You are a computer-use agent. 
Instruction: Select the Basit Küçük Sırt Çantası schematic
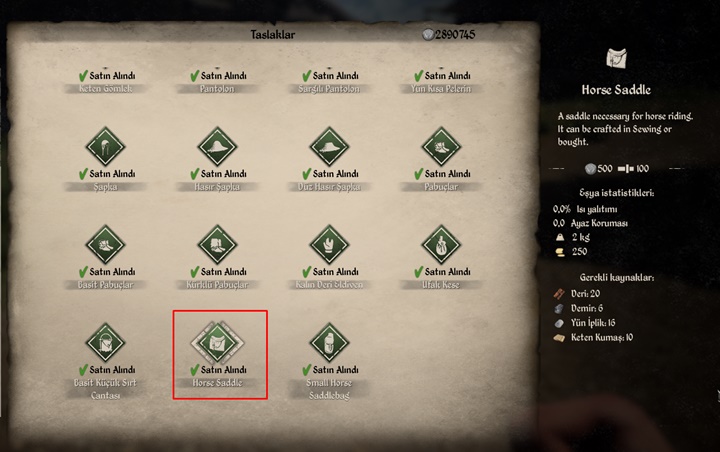click(106, 343)
